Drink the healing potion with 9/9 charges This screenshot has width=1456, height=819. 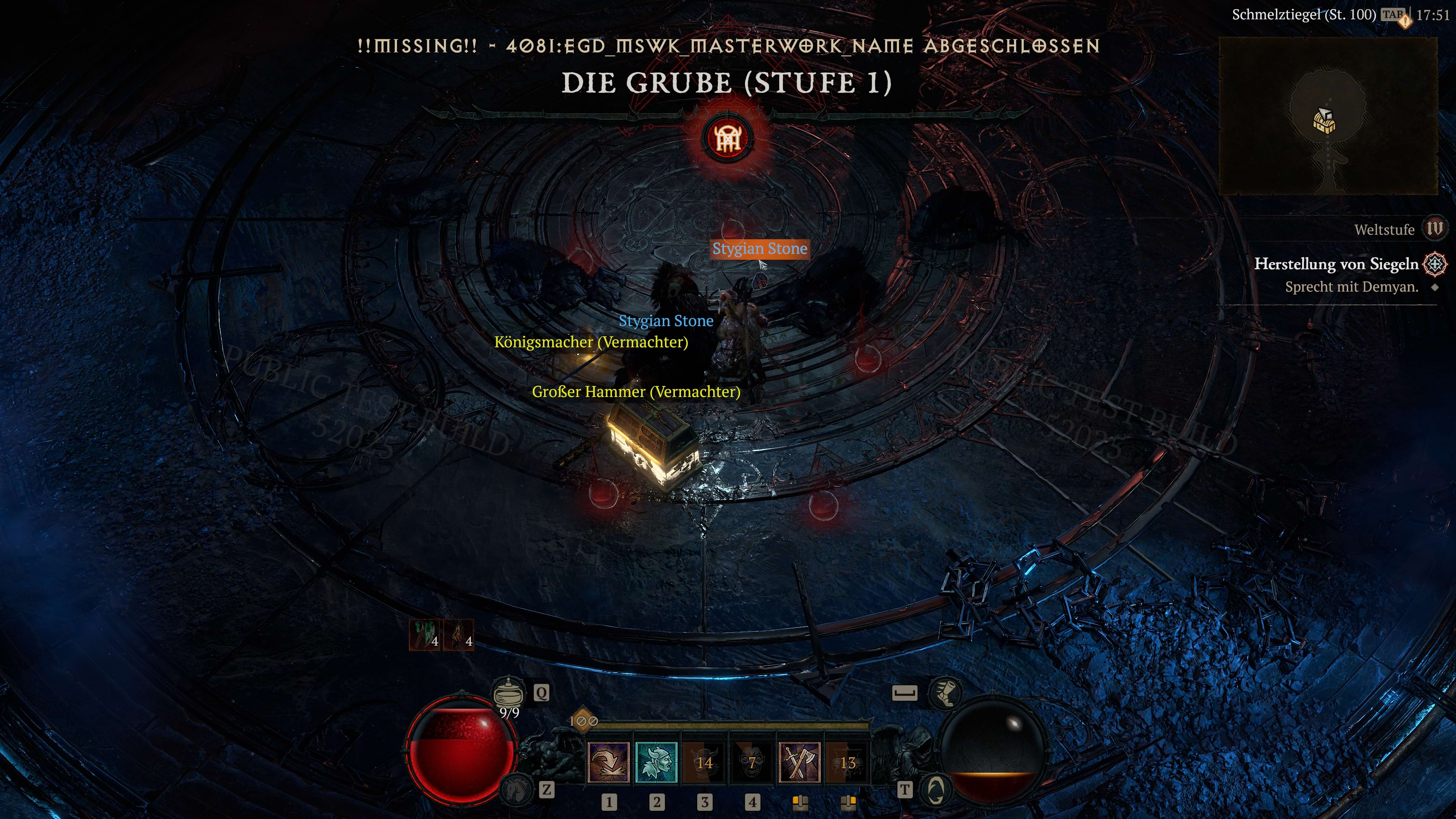508,693
